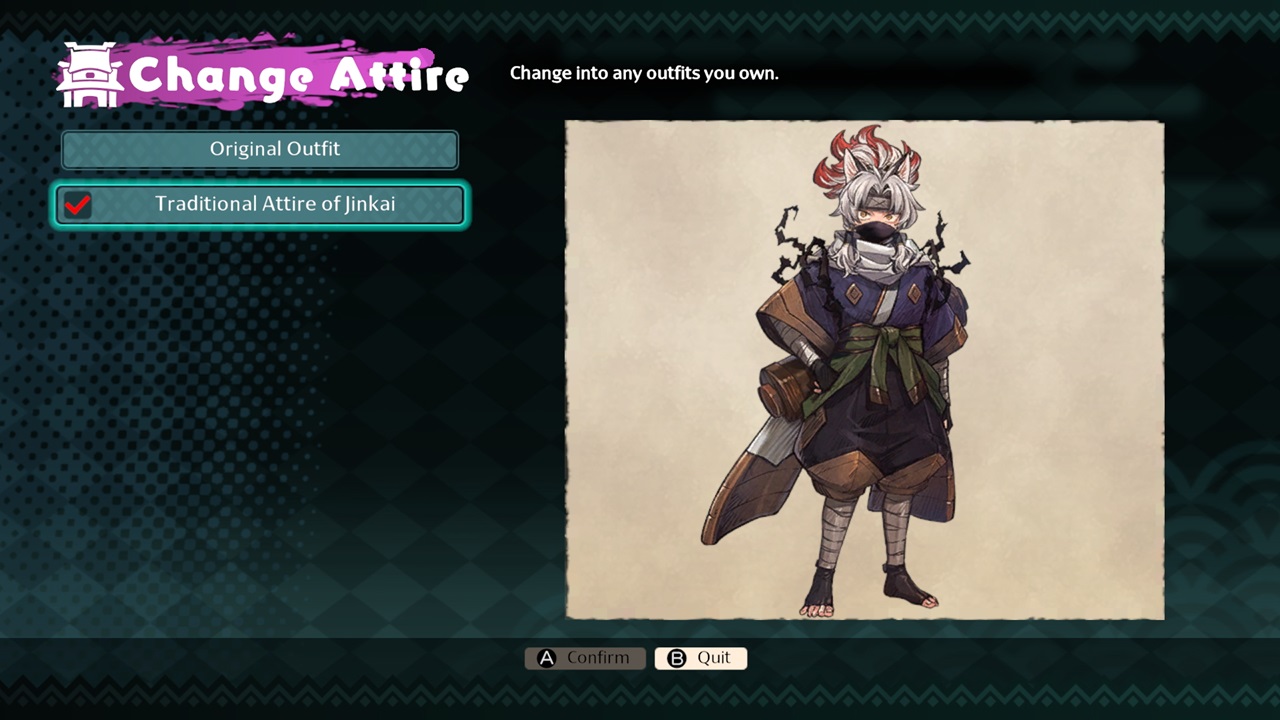Click the Change into any outfits description text
Screen dimensions: 1280x720
tap(644, 73)
